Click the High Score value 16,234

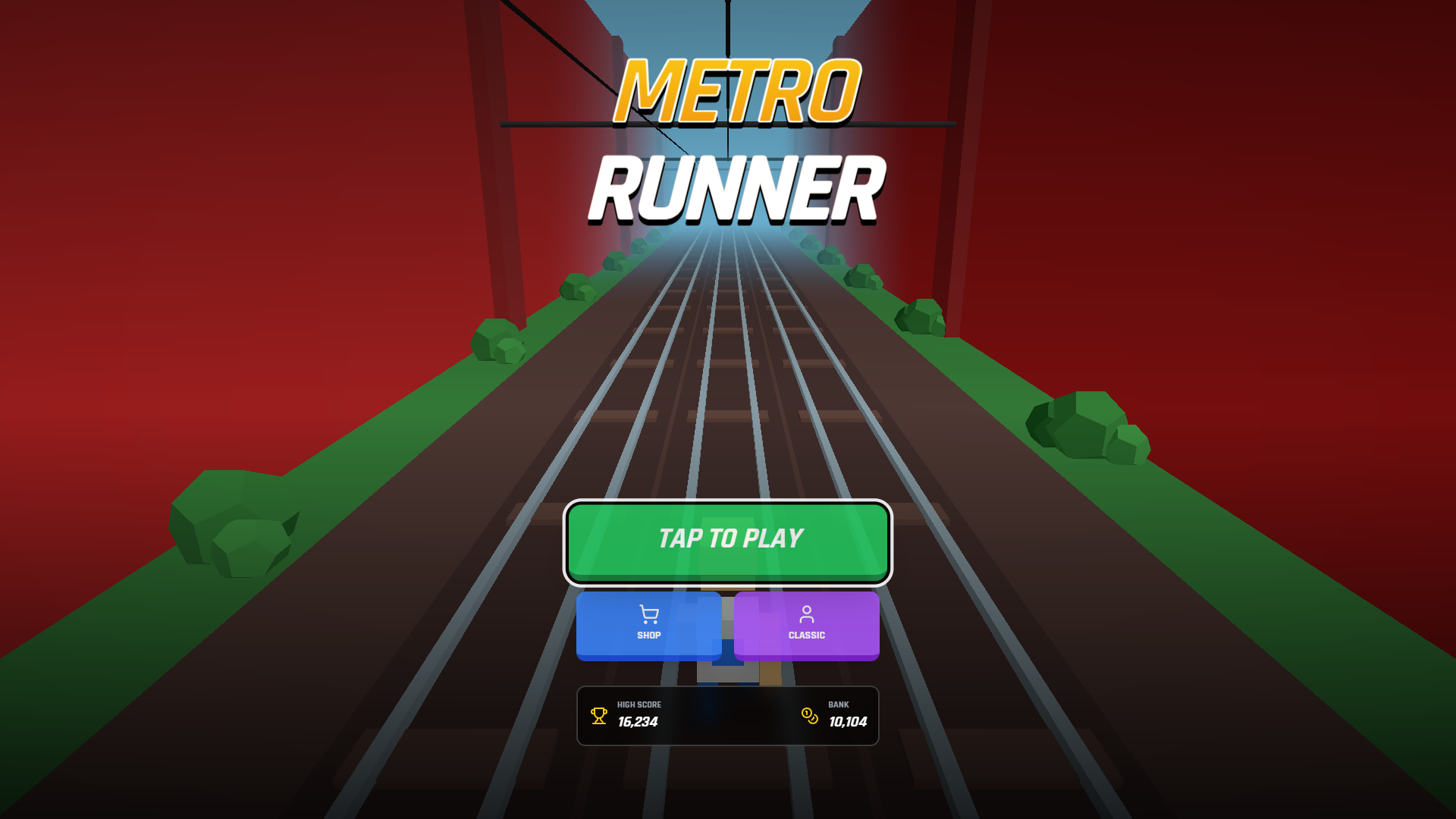(639, 722)
